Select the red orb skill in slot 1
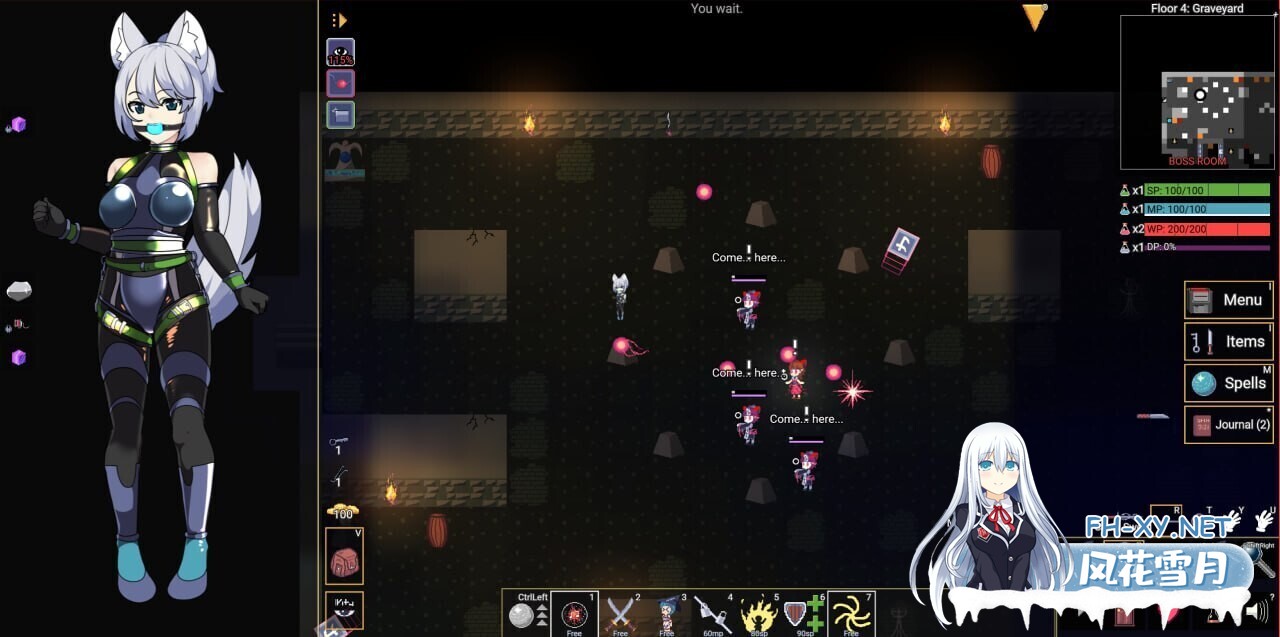 574,613
